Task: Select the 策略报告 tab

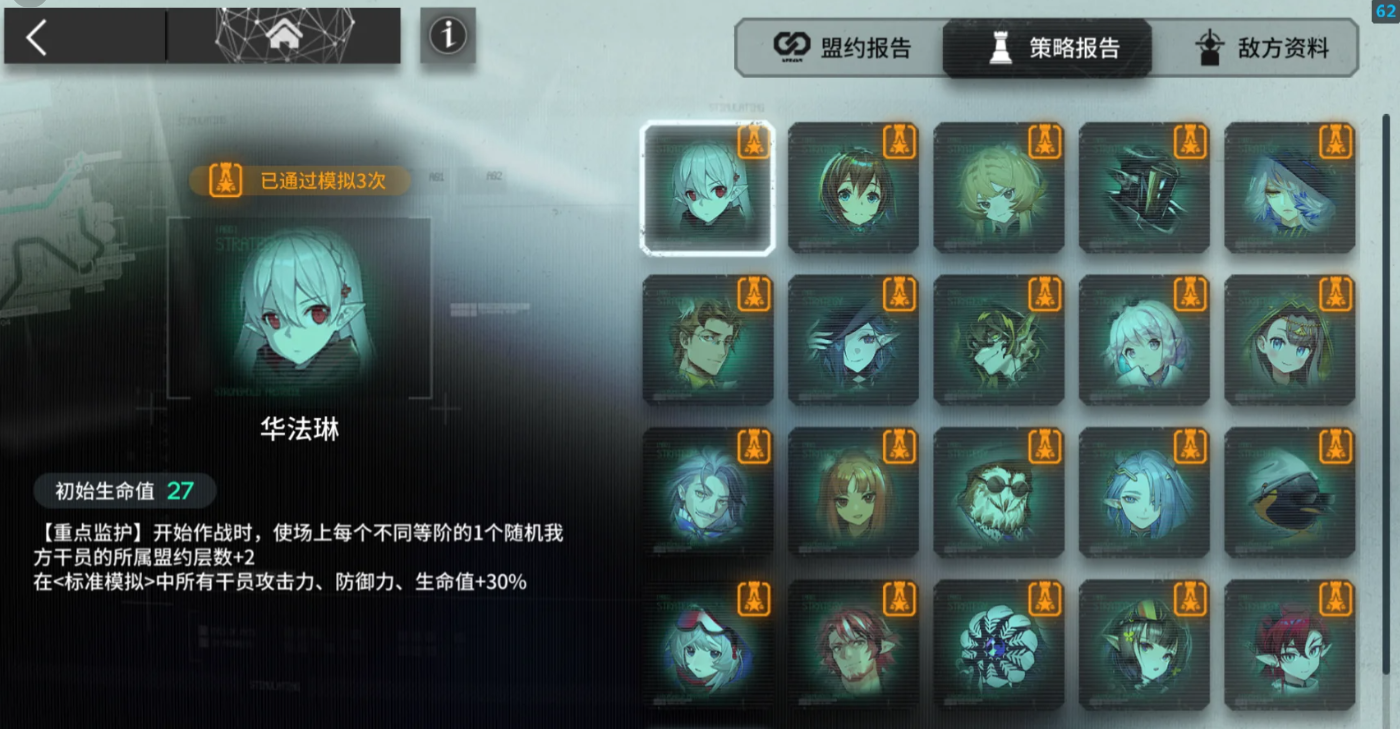Action: coord(1045,46)
